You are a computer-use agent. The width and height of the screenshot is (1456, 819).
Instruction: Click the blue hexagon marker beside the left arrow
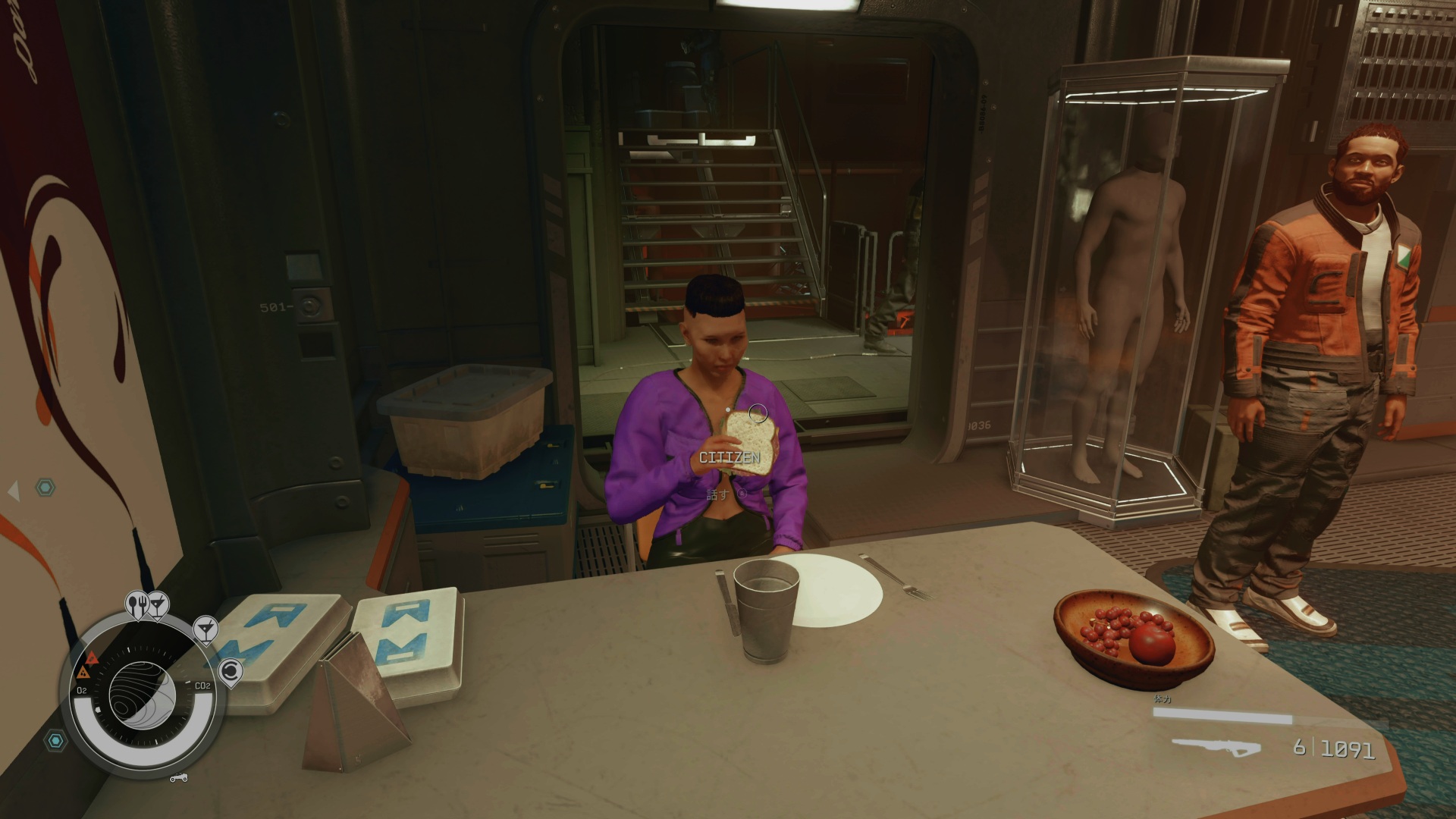pos(46,488)
